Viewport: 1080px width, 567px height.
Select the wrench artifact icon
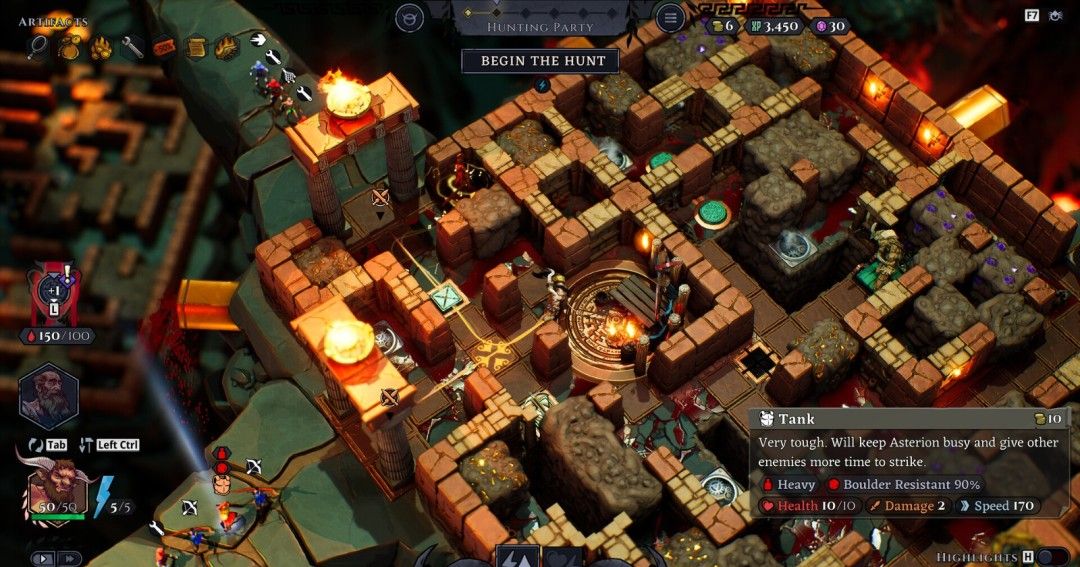(132, 46)
